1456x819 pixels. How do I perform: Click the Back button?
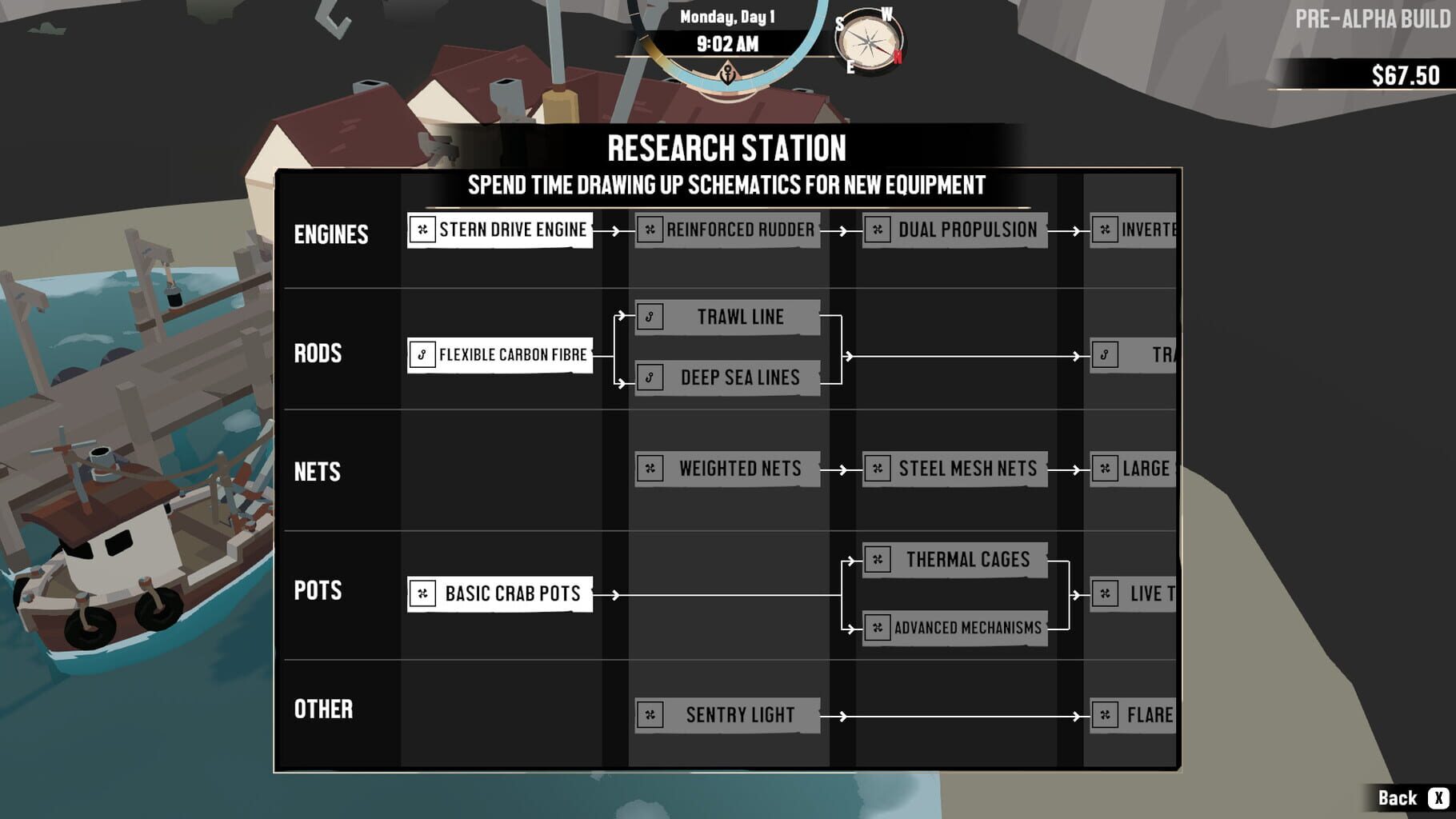tap(1396, 797)
